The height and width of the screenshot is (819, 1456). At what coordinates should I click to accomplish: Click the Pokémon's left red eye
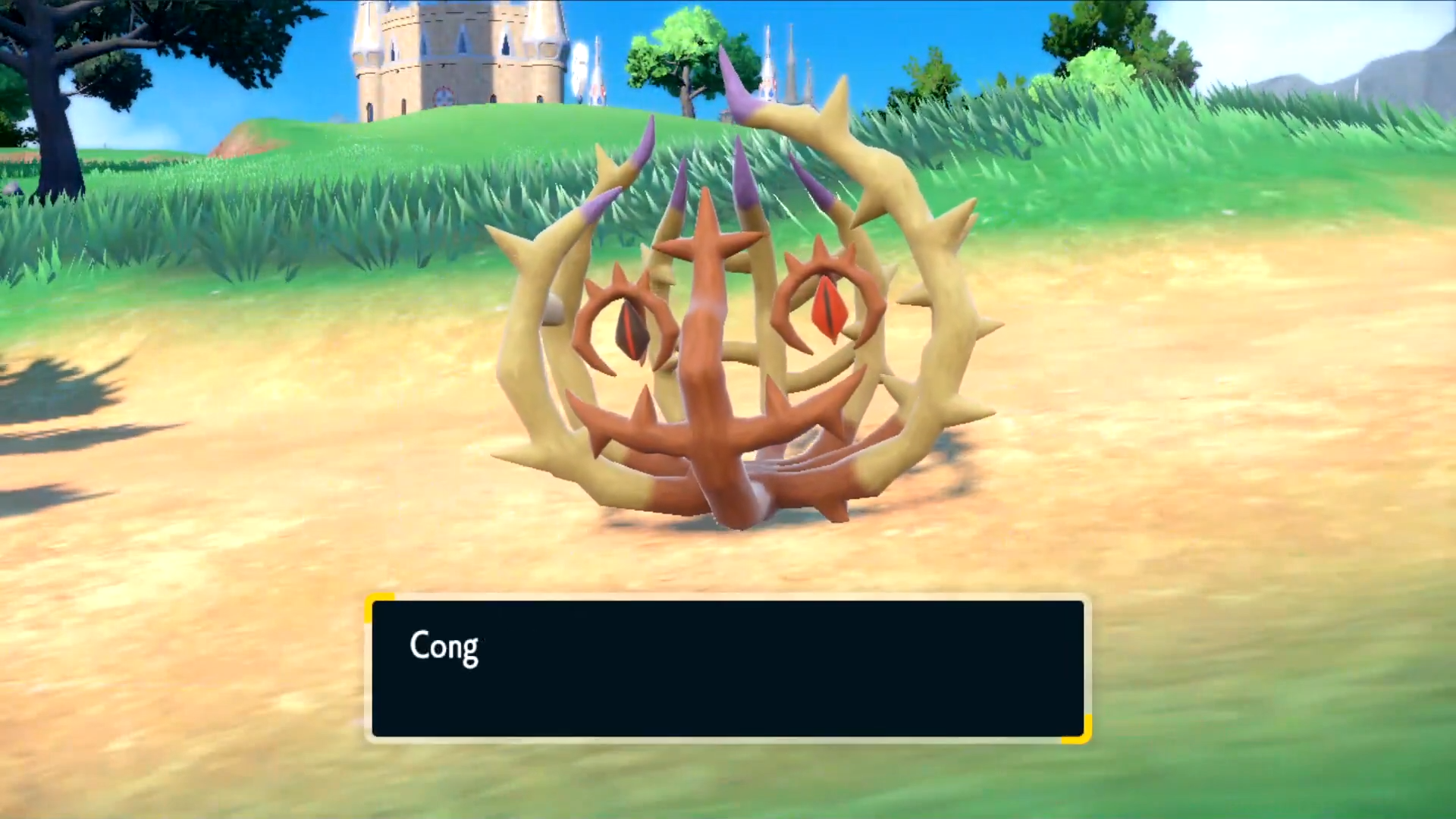tap(629, 326)
